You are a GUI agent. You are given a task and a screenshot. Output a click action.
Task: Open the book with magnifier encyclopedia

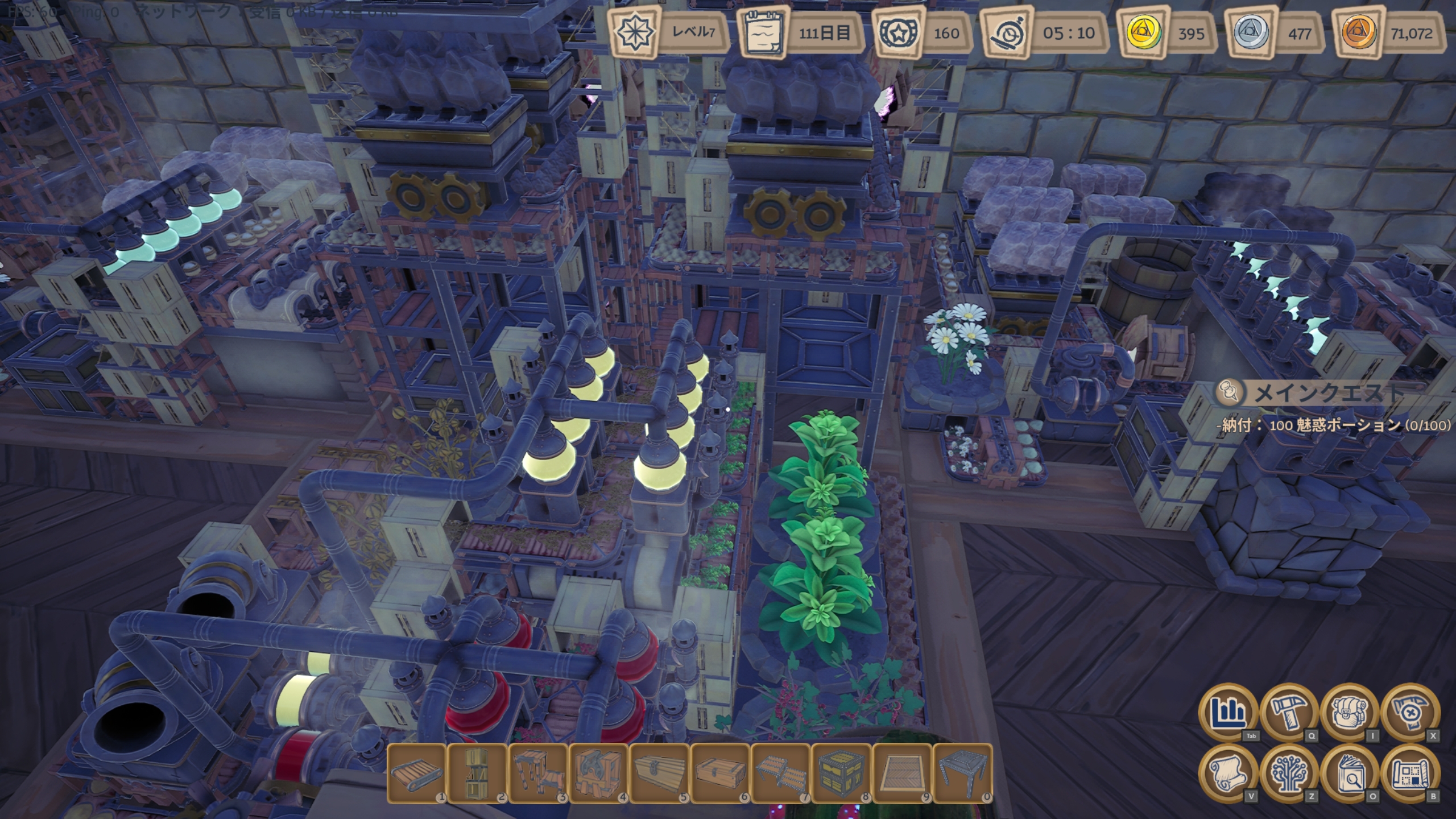[1350, 773]
